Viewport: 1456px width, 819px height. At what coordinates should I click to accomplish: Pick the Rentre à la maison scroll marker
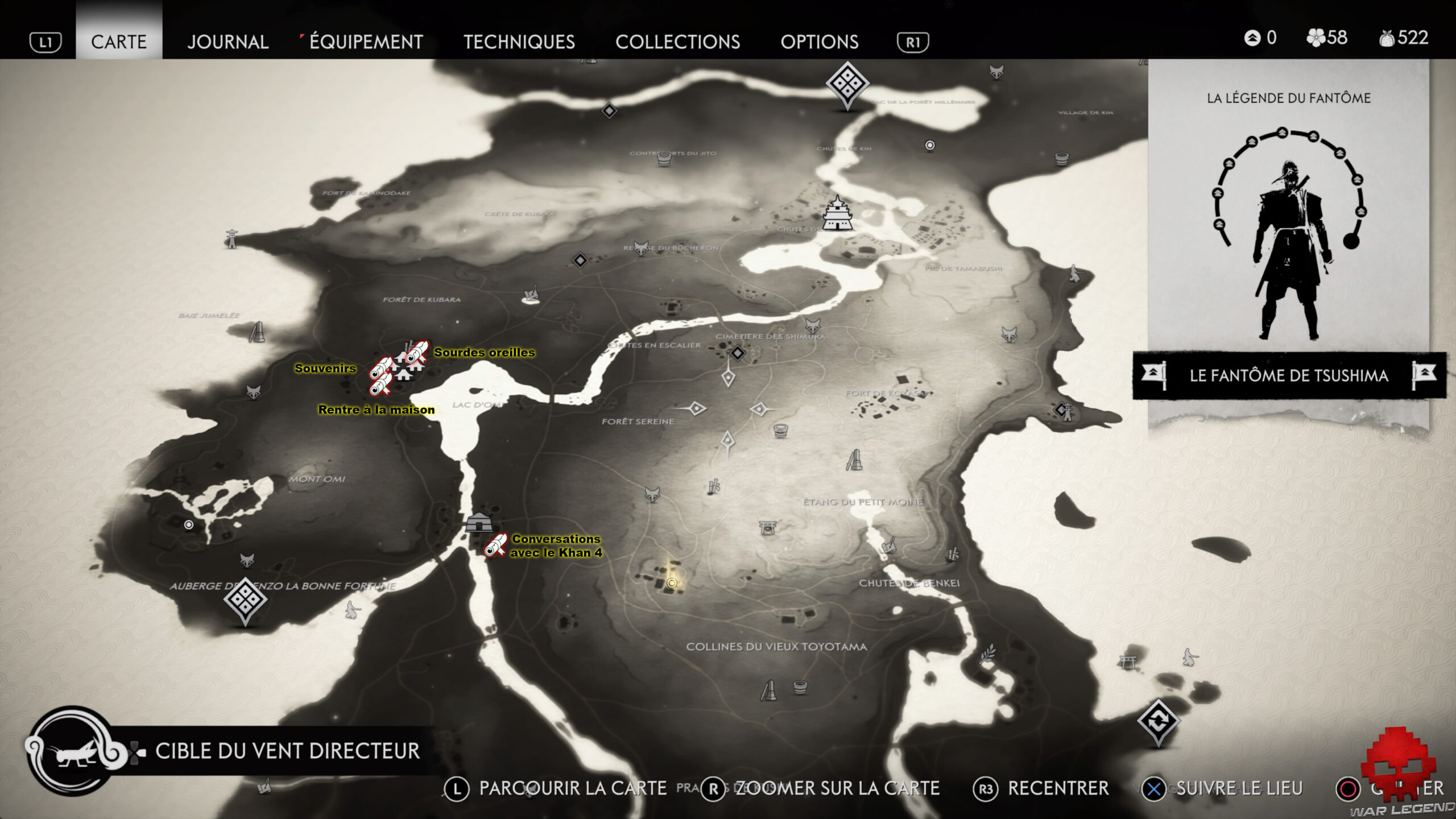[x=380, y=386]
